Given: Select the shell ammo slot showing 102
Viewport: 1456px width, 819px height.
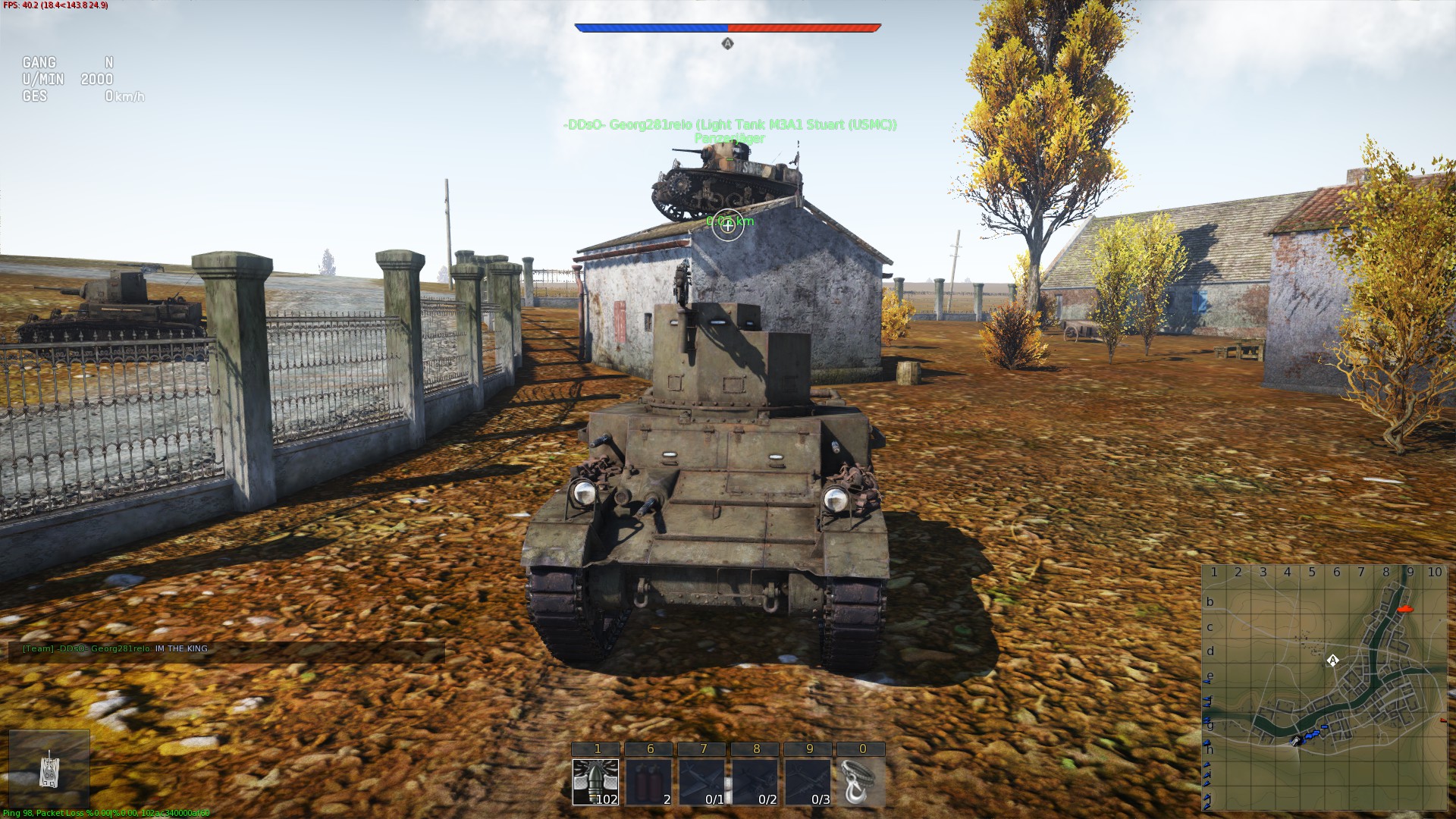Looking at the screenshot, I should tap(596, 781).
